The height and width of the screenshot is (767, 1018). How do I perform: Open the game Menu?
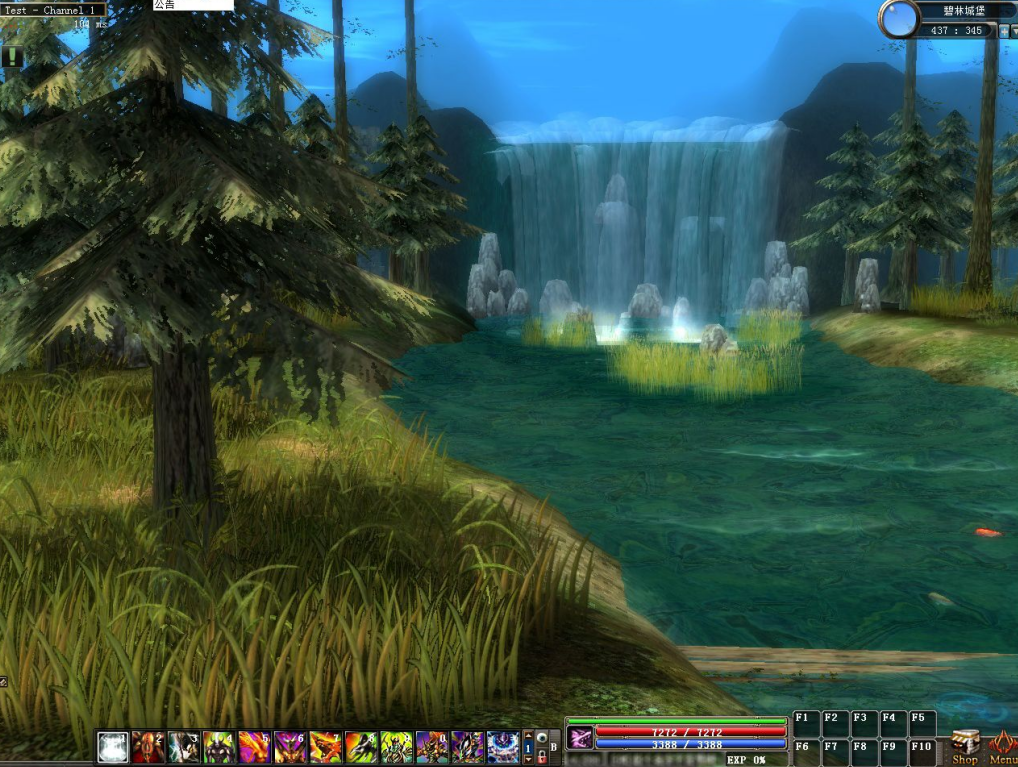(1002, 746)
